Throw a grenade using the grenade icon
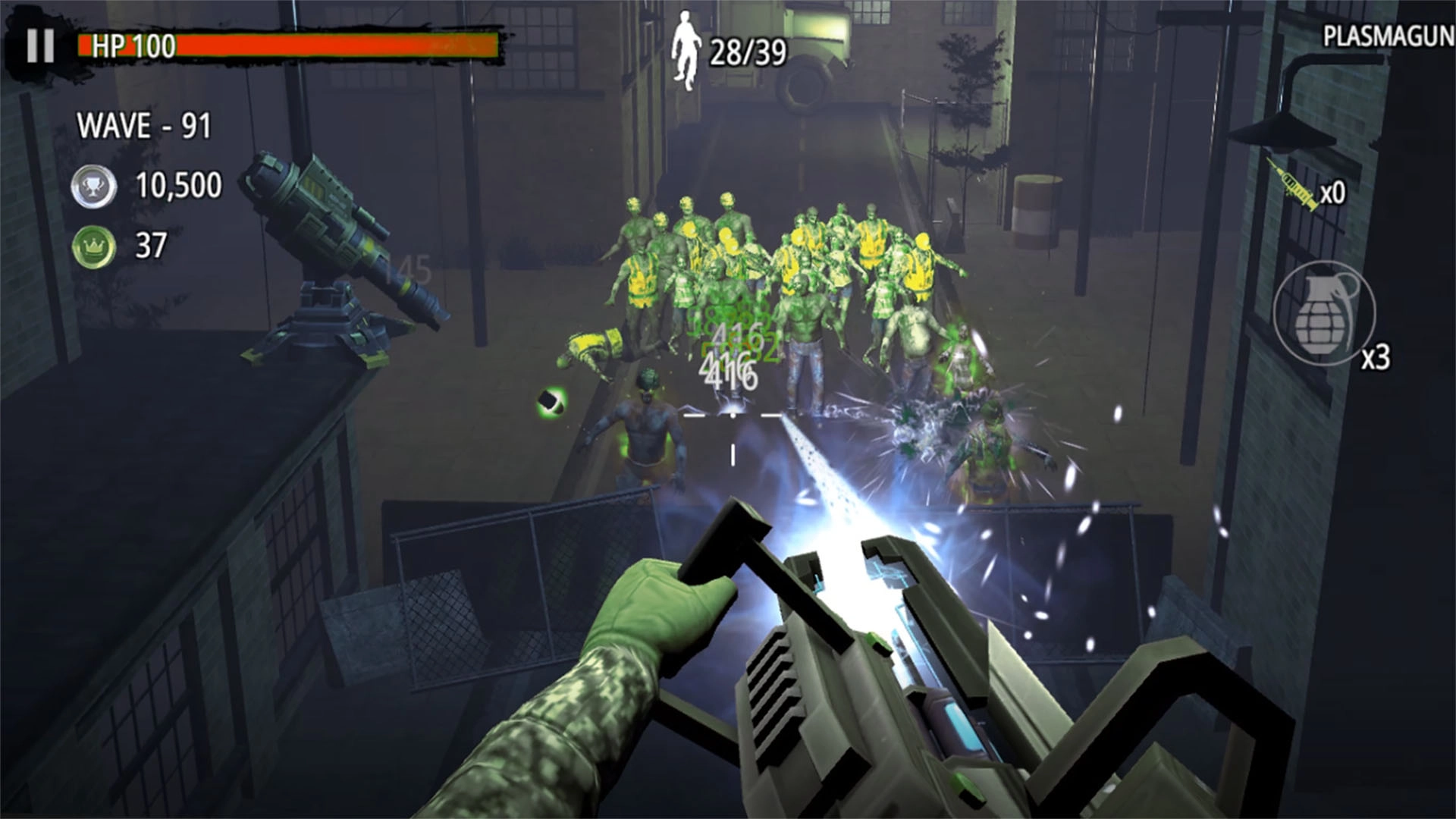Screen dimensions: 1456x819 (1324, 313)
